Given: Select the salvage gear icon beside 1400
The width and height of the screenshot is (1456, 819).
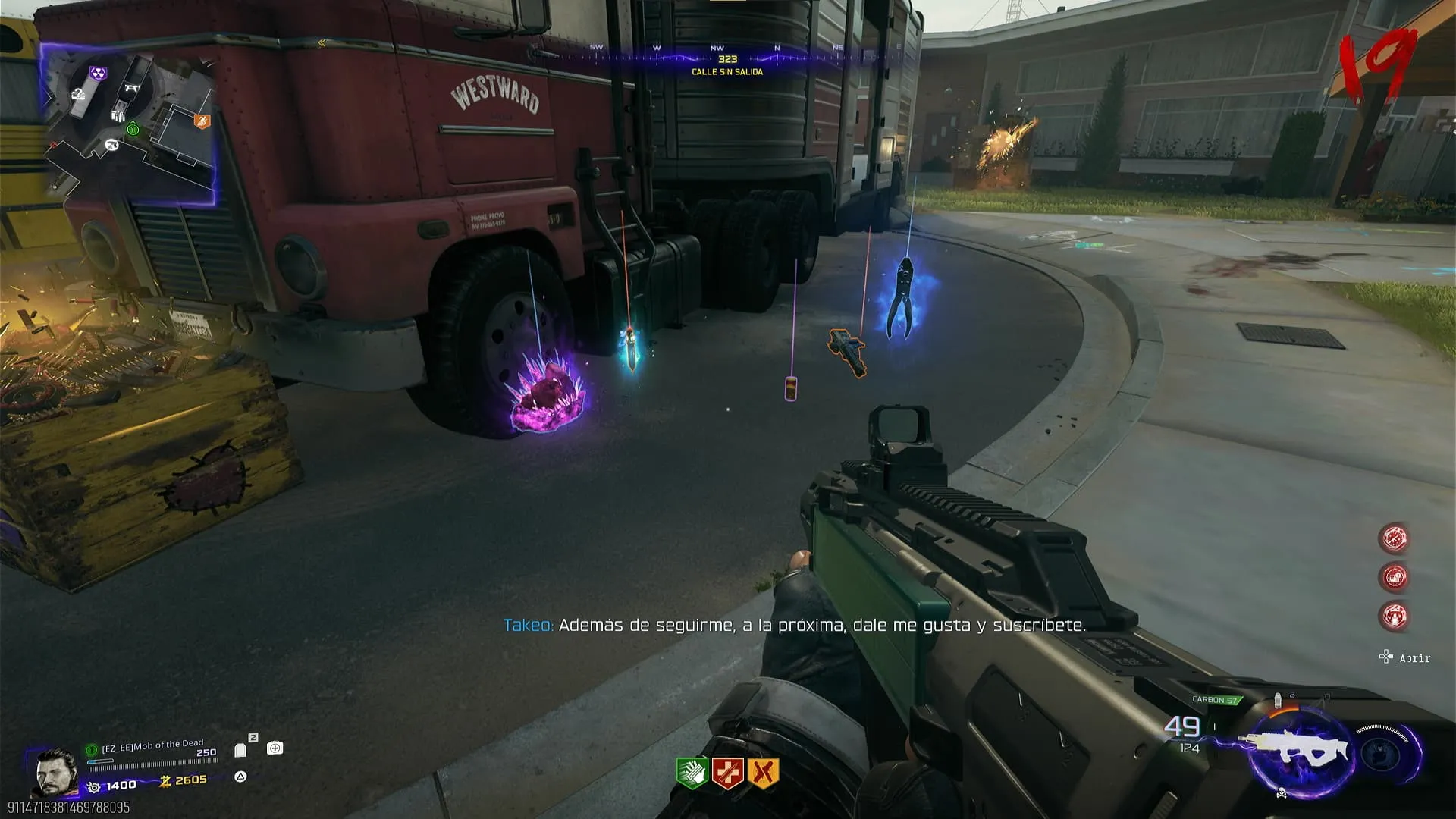Looking at the screenshot, I should tap(94, 786).
